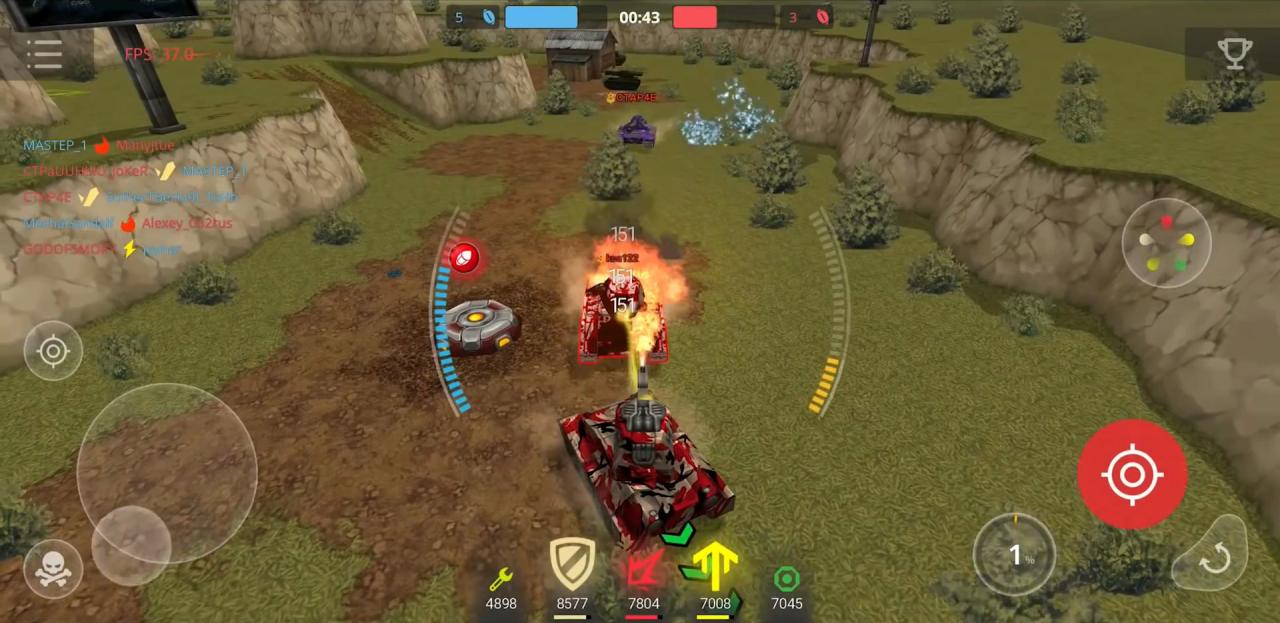Viewport: 1280px width, 623px height.
Task: Toggle the grey crosshair aim button
Action: 53,351
